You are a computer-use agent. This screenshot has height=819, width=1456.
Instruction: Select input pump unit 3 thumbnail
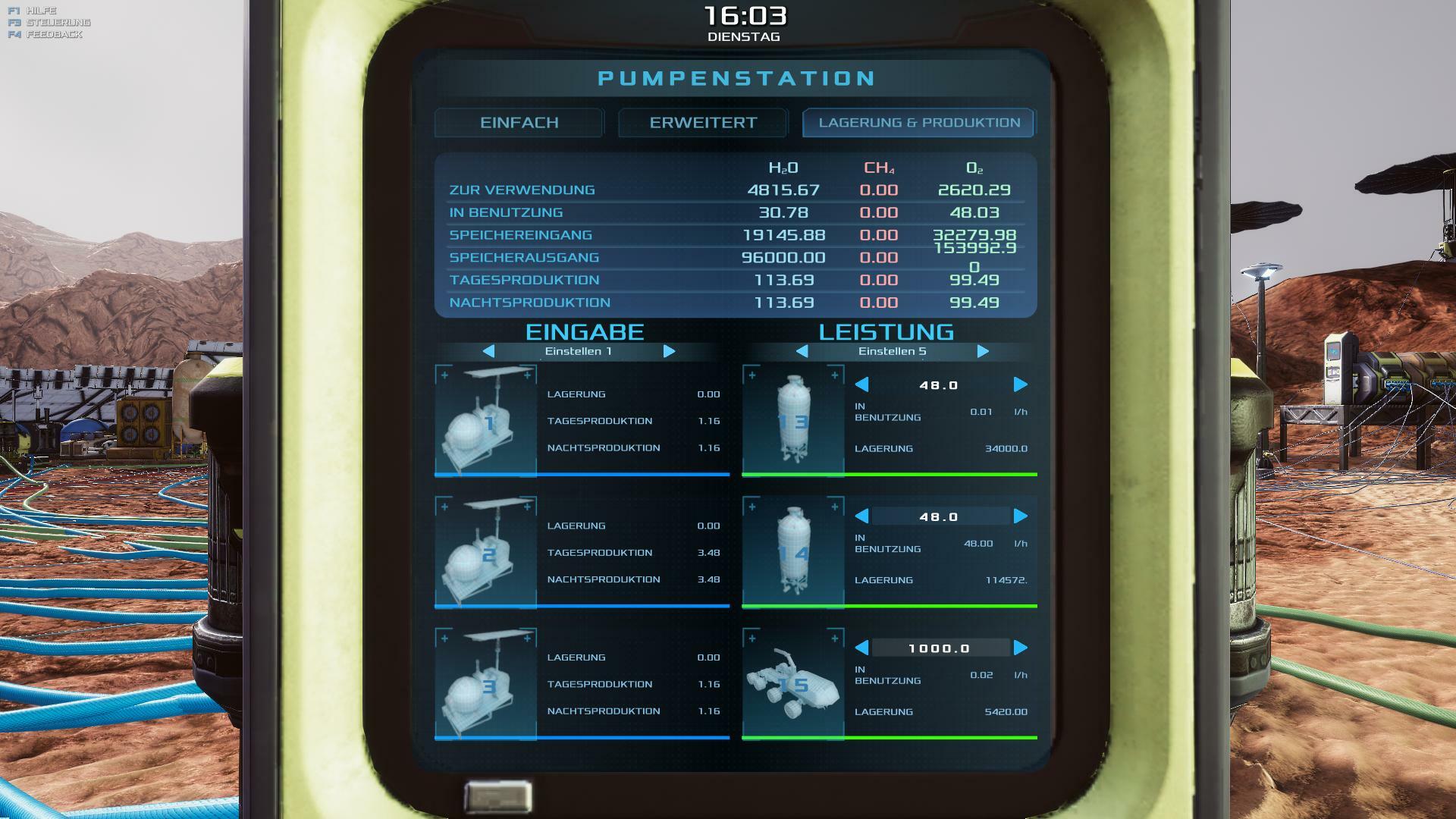click(485, 683)
